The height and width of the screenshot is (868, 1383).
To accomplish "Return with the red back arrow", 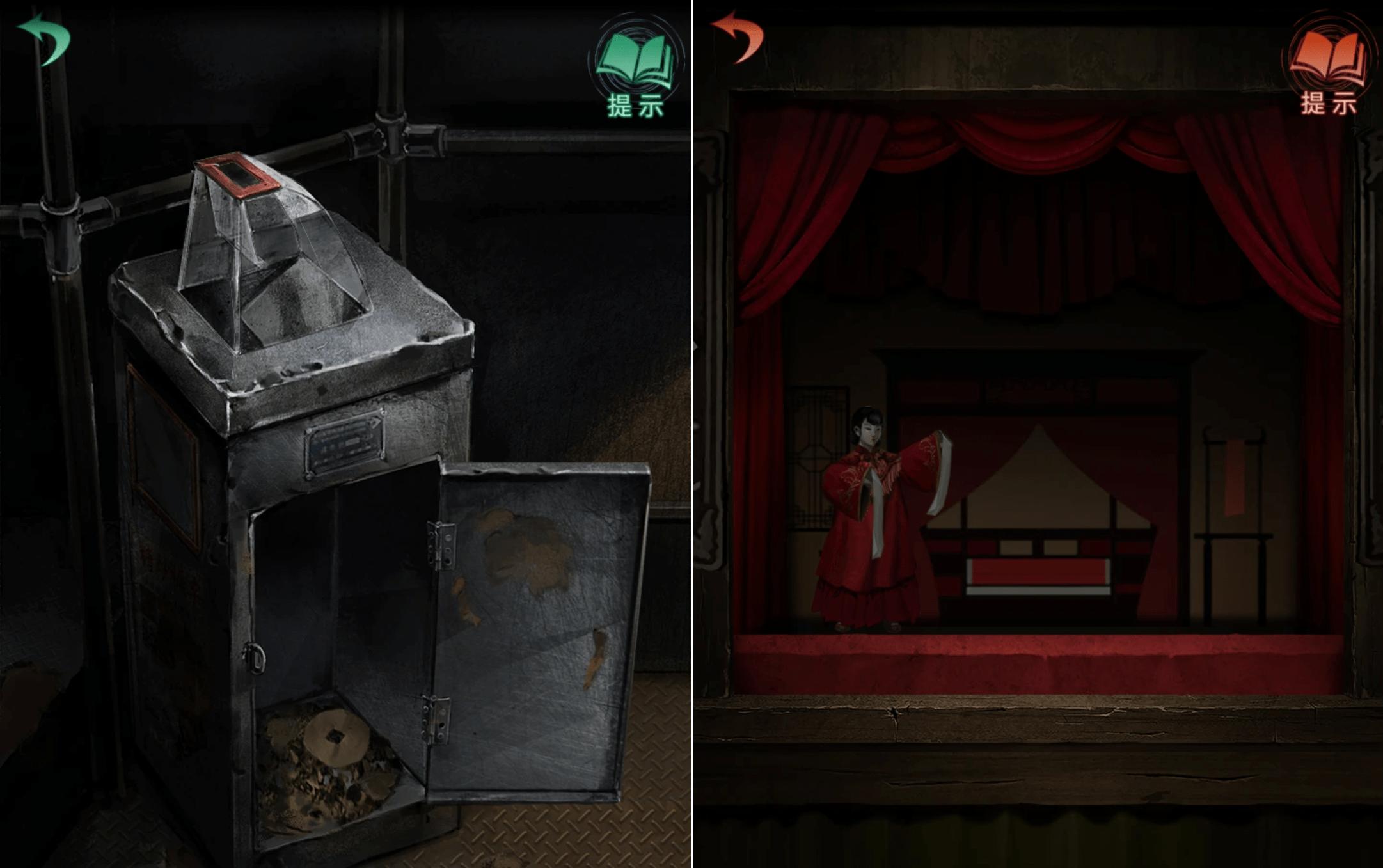I will [x=738, y=37].
